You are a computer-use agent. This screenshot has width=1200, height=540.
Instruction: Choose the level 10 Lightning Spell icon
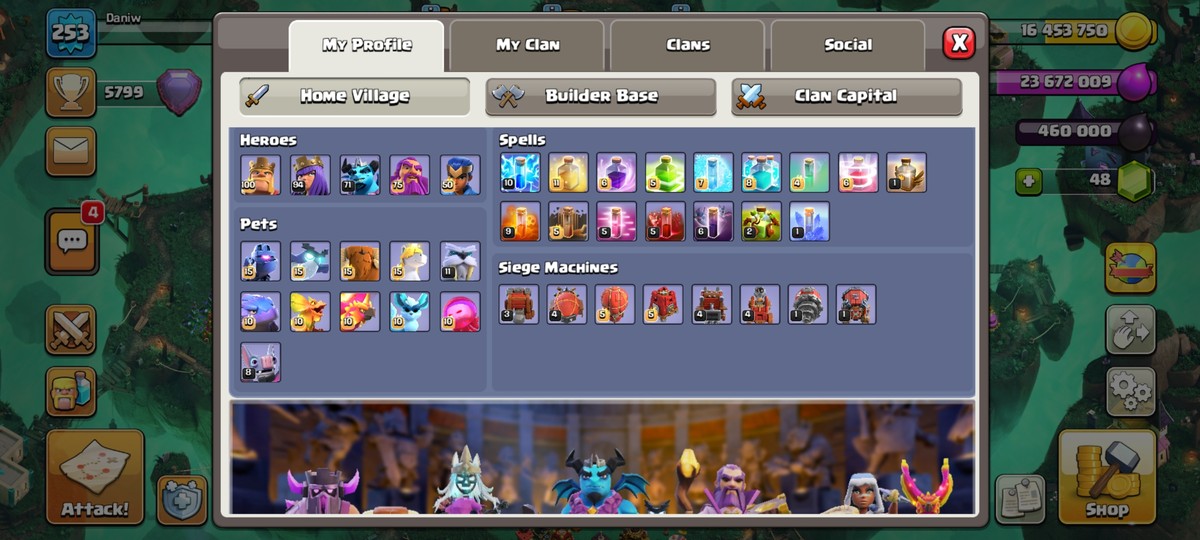520,173
